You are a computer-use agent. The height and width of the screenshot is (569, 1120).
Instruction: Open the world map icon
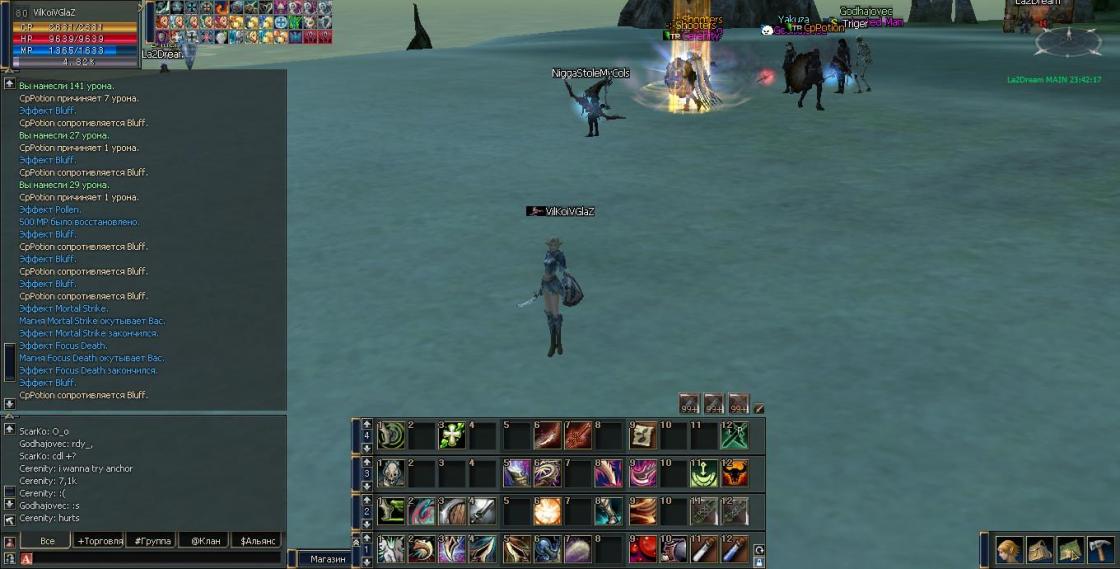click(1070, 549)
